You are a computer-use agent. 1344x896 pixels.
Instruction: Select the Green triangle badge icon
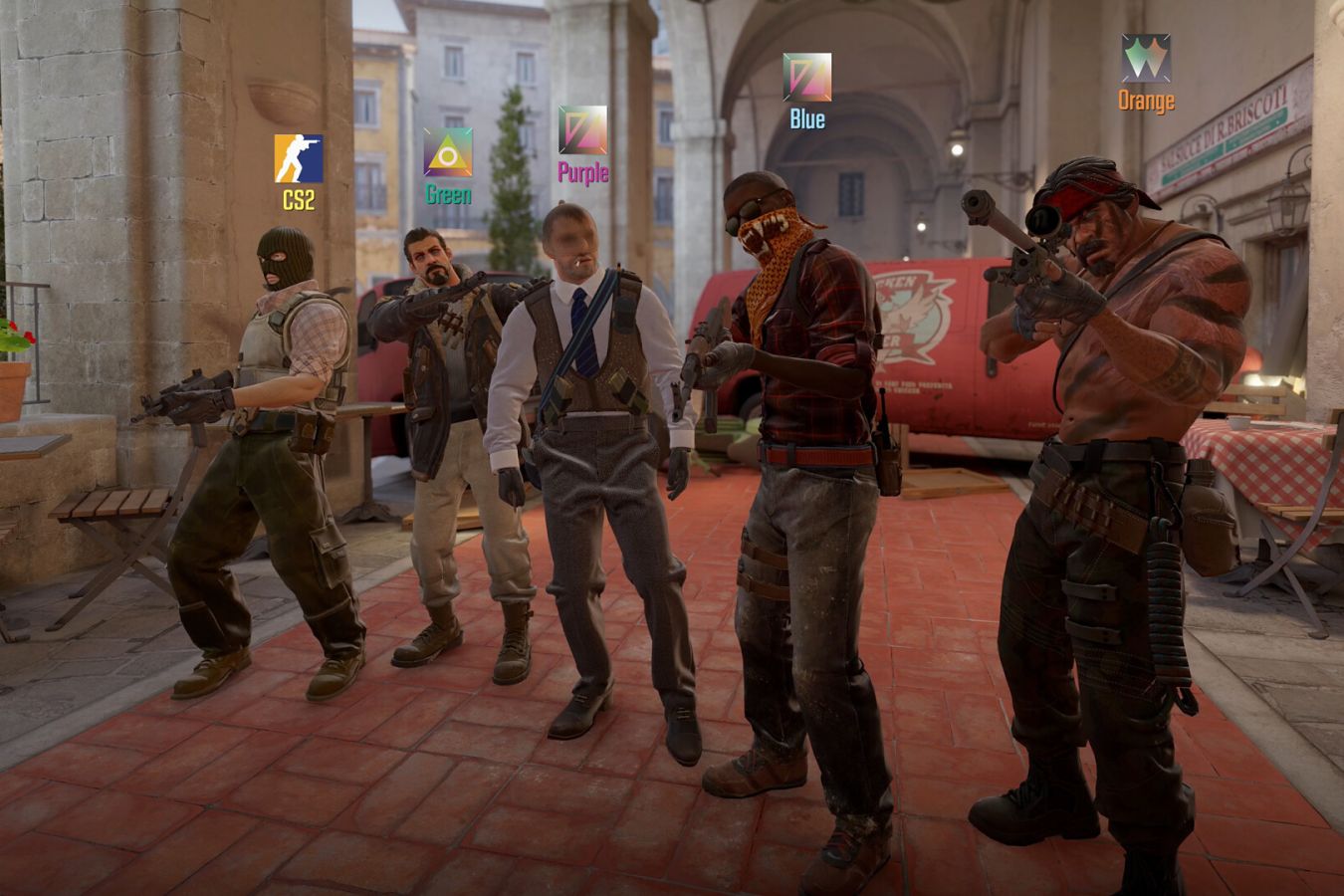448,152
